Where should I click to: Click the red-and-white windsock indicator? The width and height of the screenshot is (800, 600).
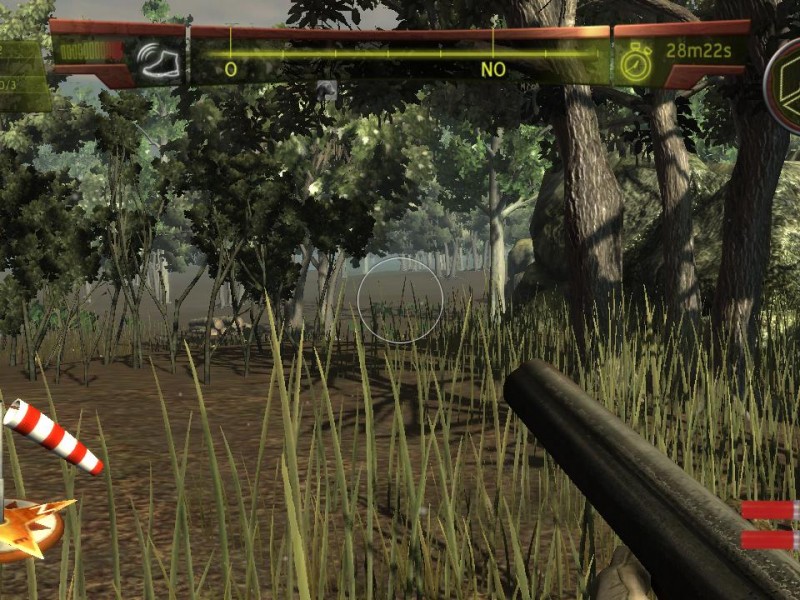click(x=53, y=437)
